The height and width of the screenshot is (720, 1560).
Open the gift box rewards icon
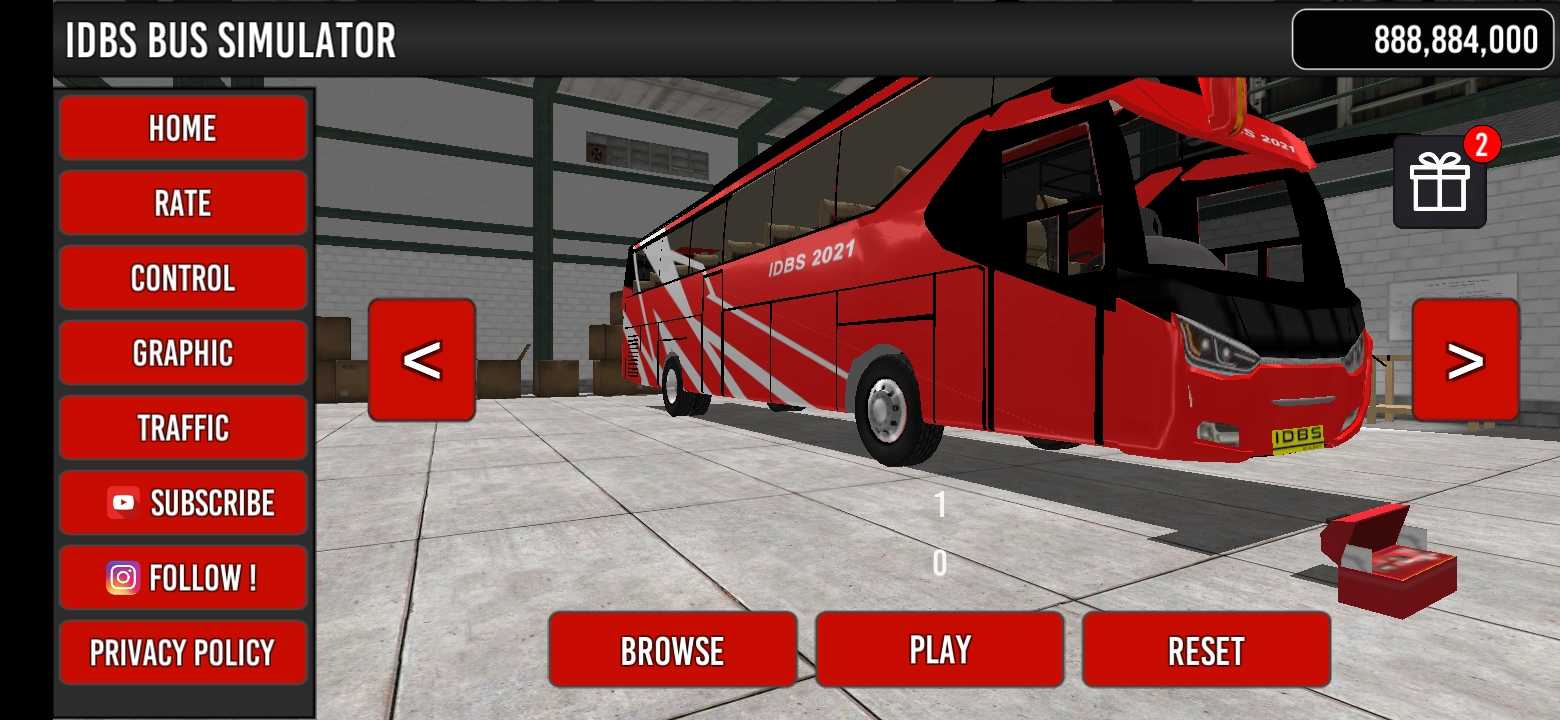(x=1439, y=183)
